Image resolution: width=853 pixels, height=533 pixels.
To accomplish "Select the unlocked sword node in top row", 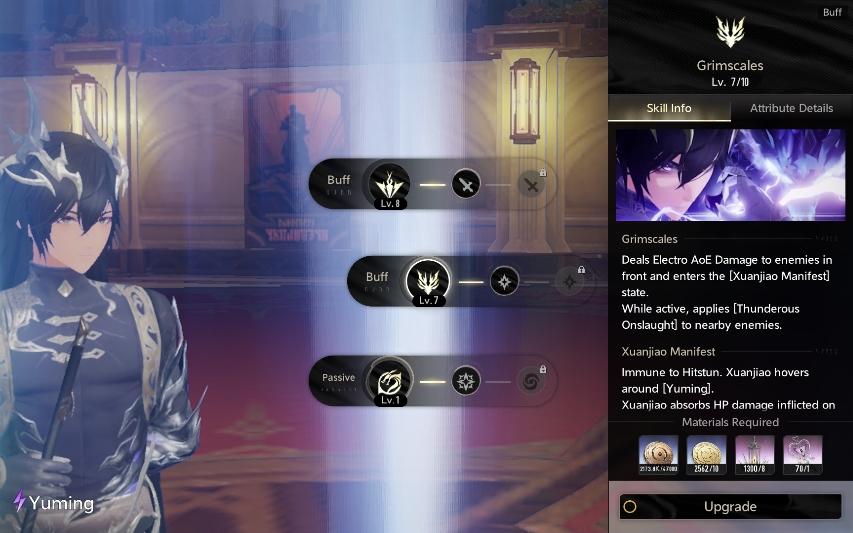I will point(466,184).
